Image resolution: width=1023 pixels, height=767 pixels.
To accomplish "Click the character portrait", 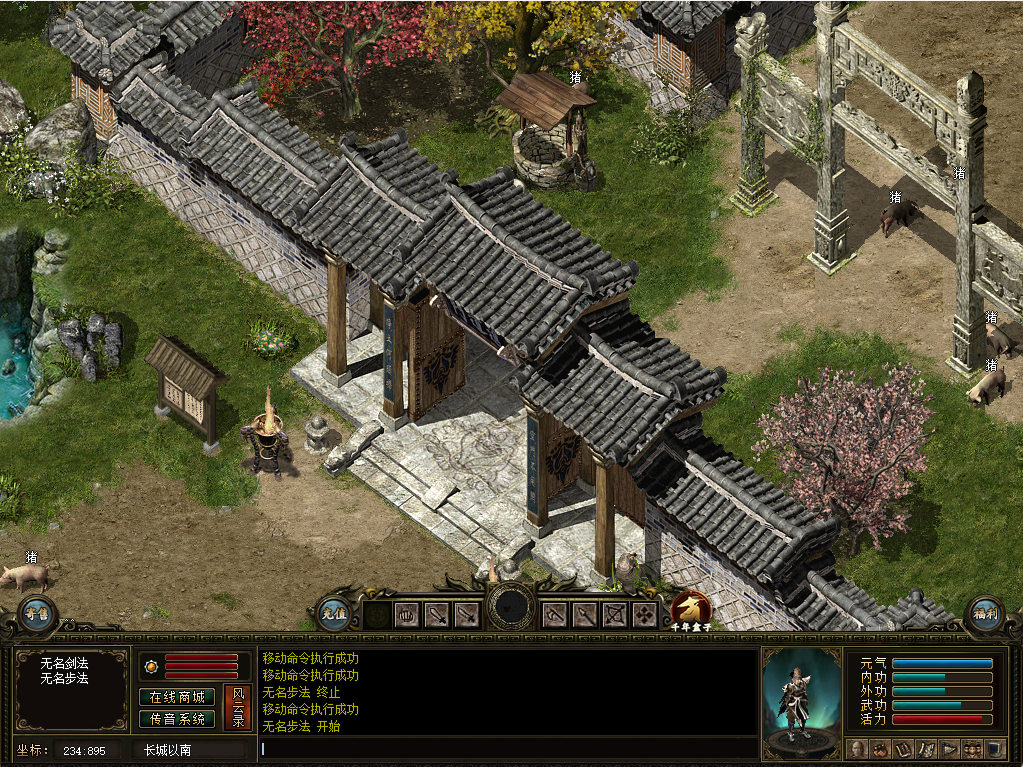I will (x=801, y=701).
